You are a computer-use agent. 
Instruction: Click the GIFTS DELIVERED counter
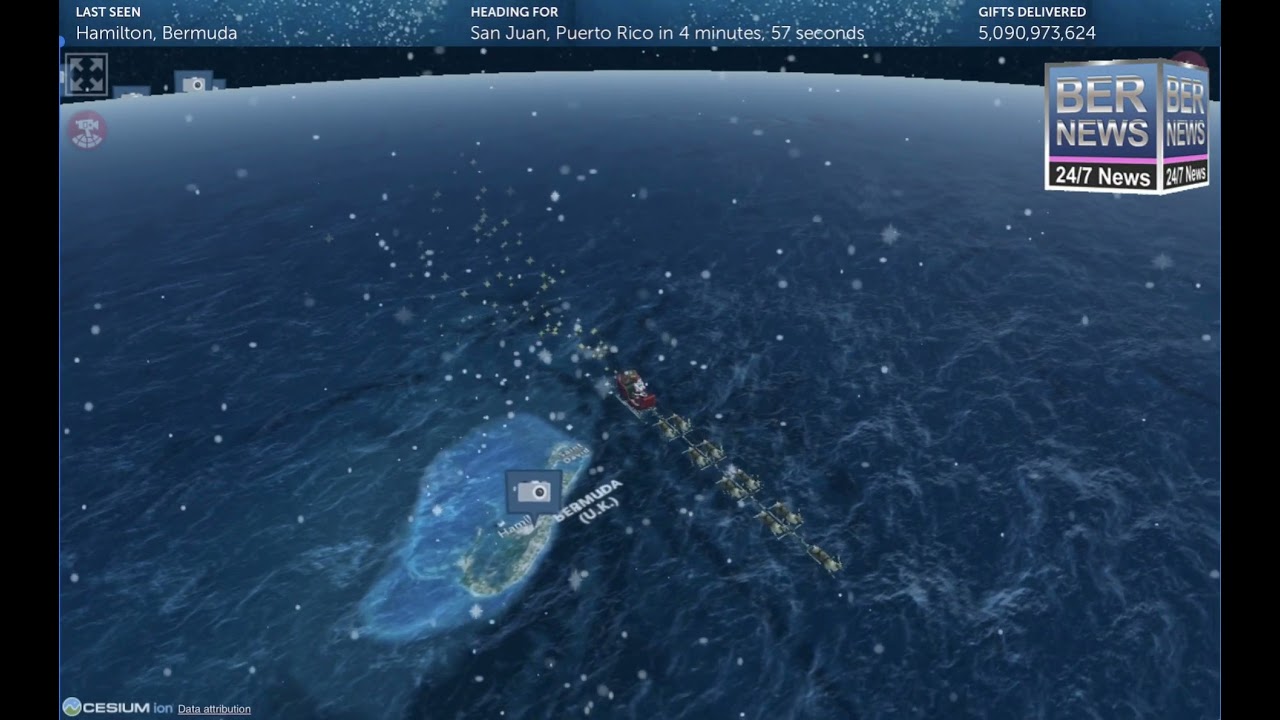(1036, 33)
